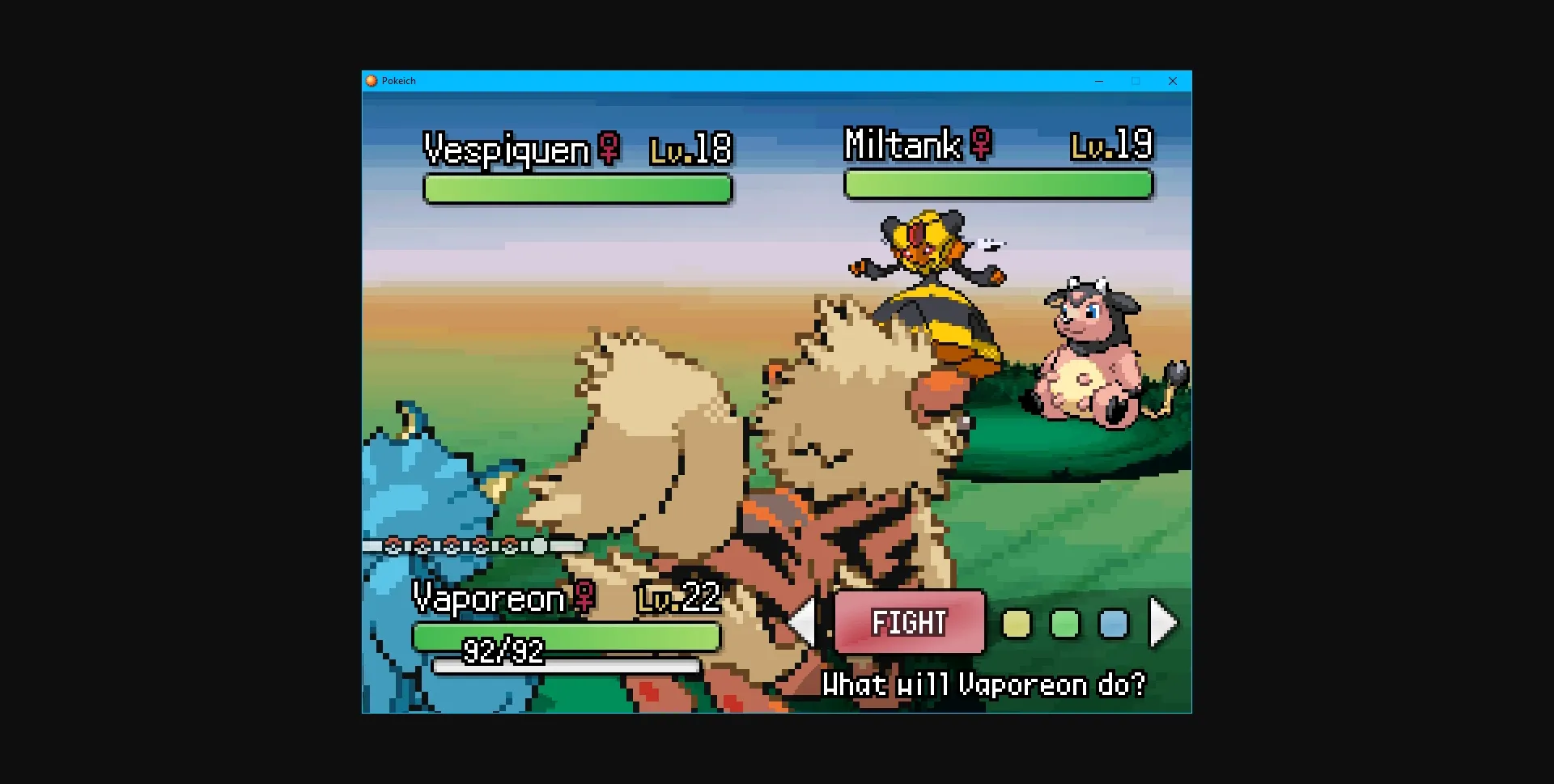Click Miltank's gender symbol
1554x784 pixels.
(x=980, y=145)
